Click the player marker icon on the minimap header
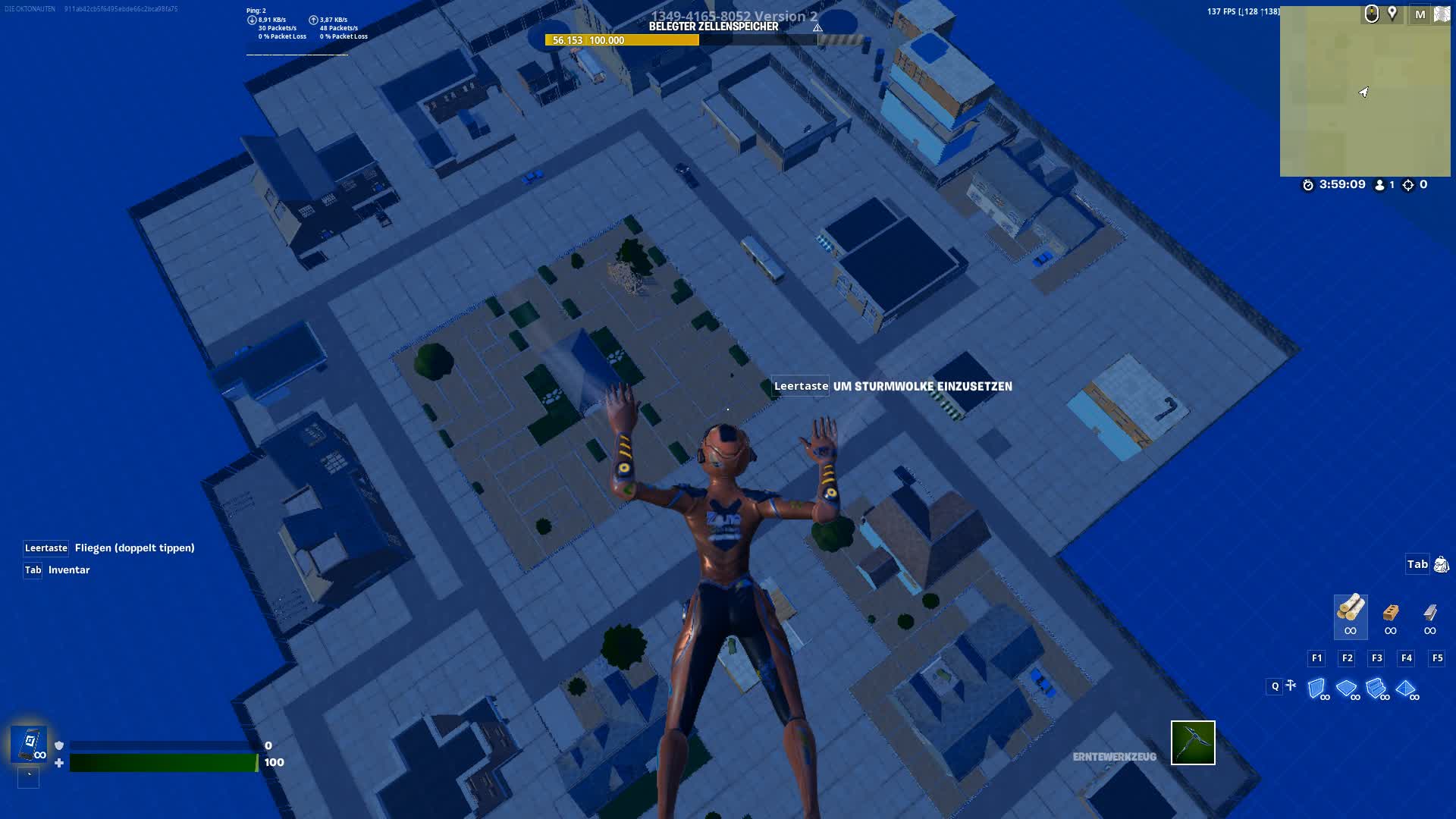This screenshot has width=1456, height=819. [x=1371, y=14]
